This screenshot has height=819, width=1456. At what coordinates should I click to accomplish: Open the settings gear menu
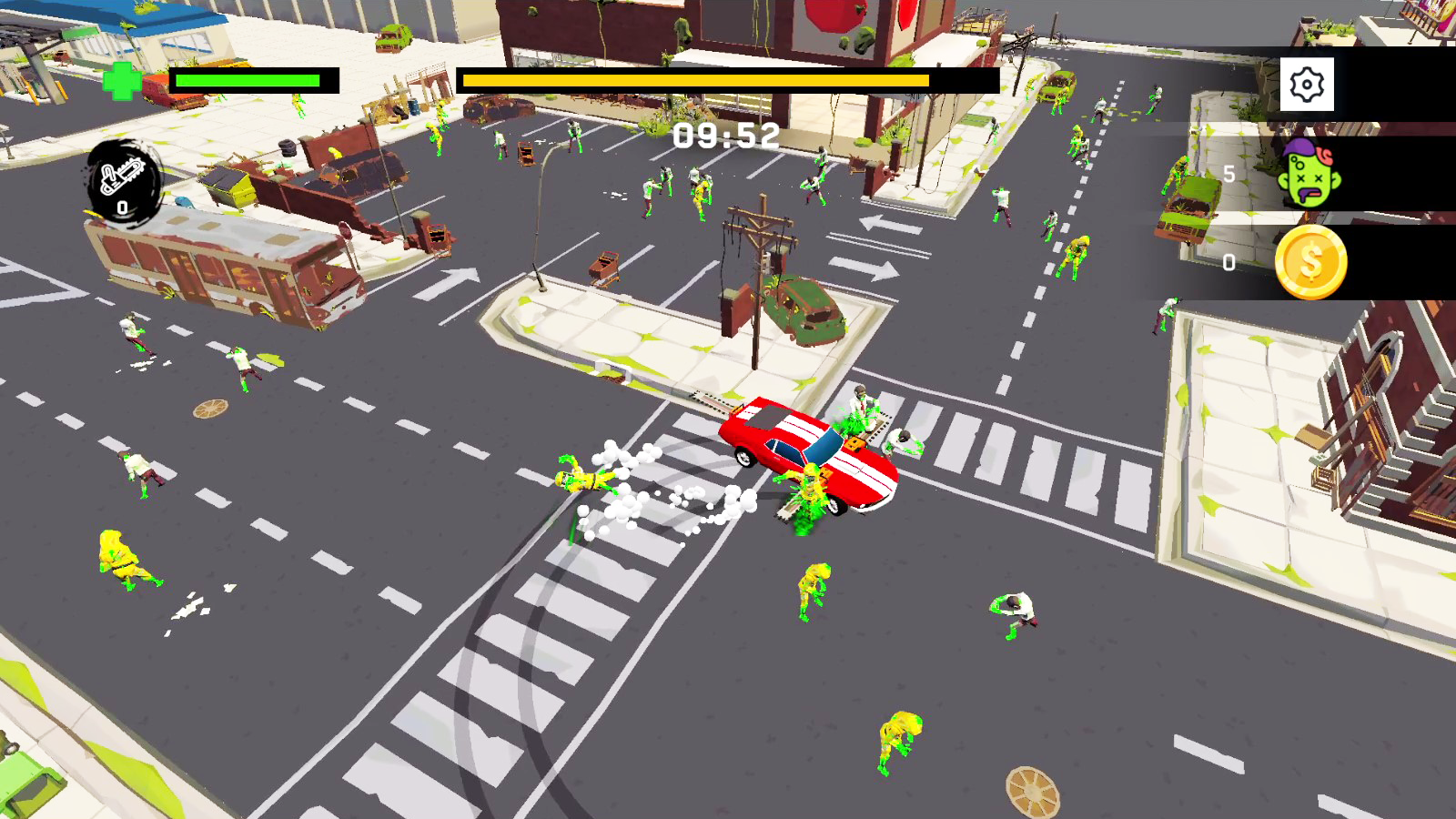point(1308,83)
